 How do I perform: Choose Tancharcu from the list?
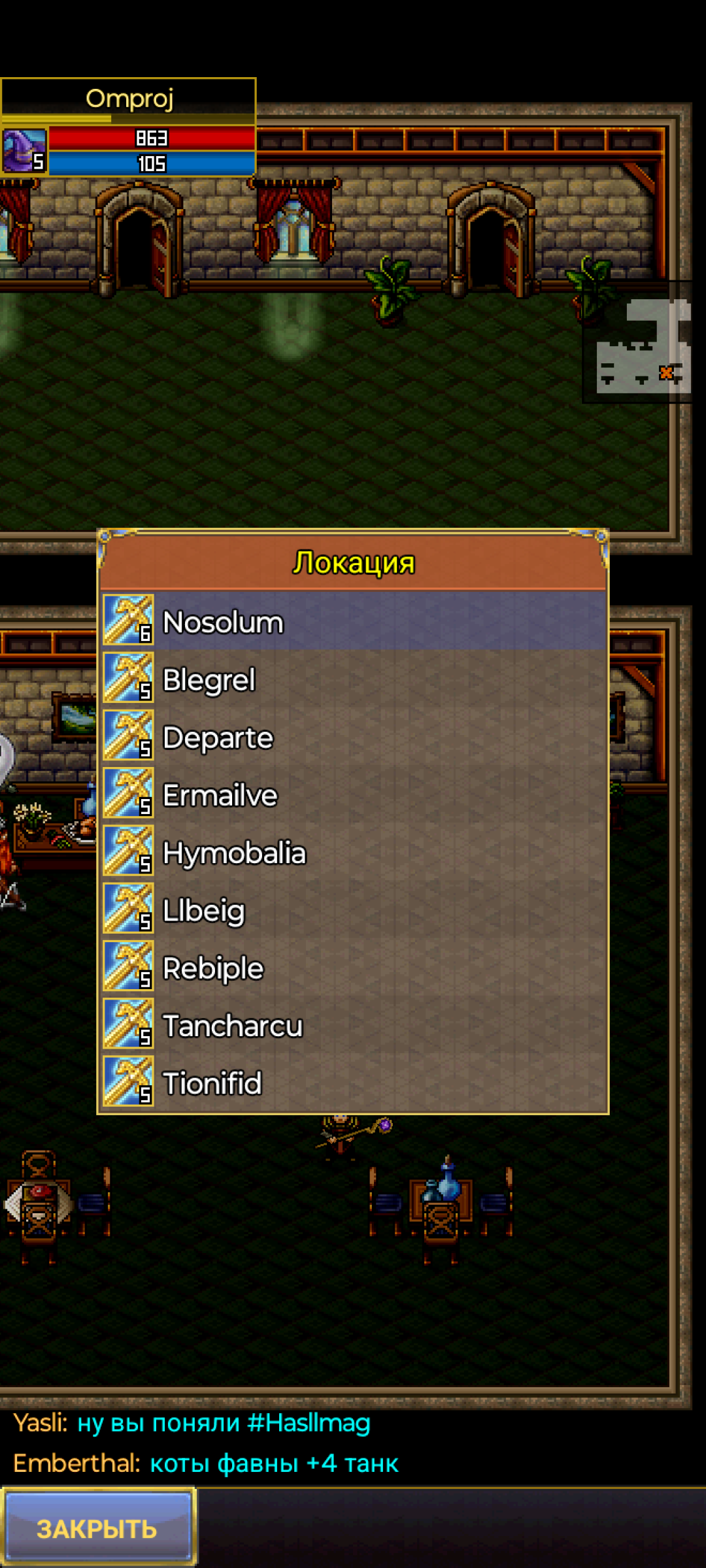[x=353, y=1026]
